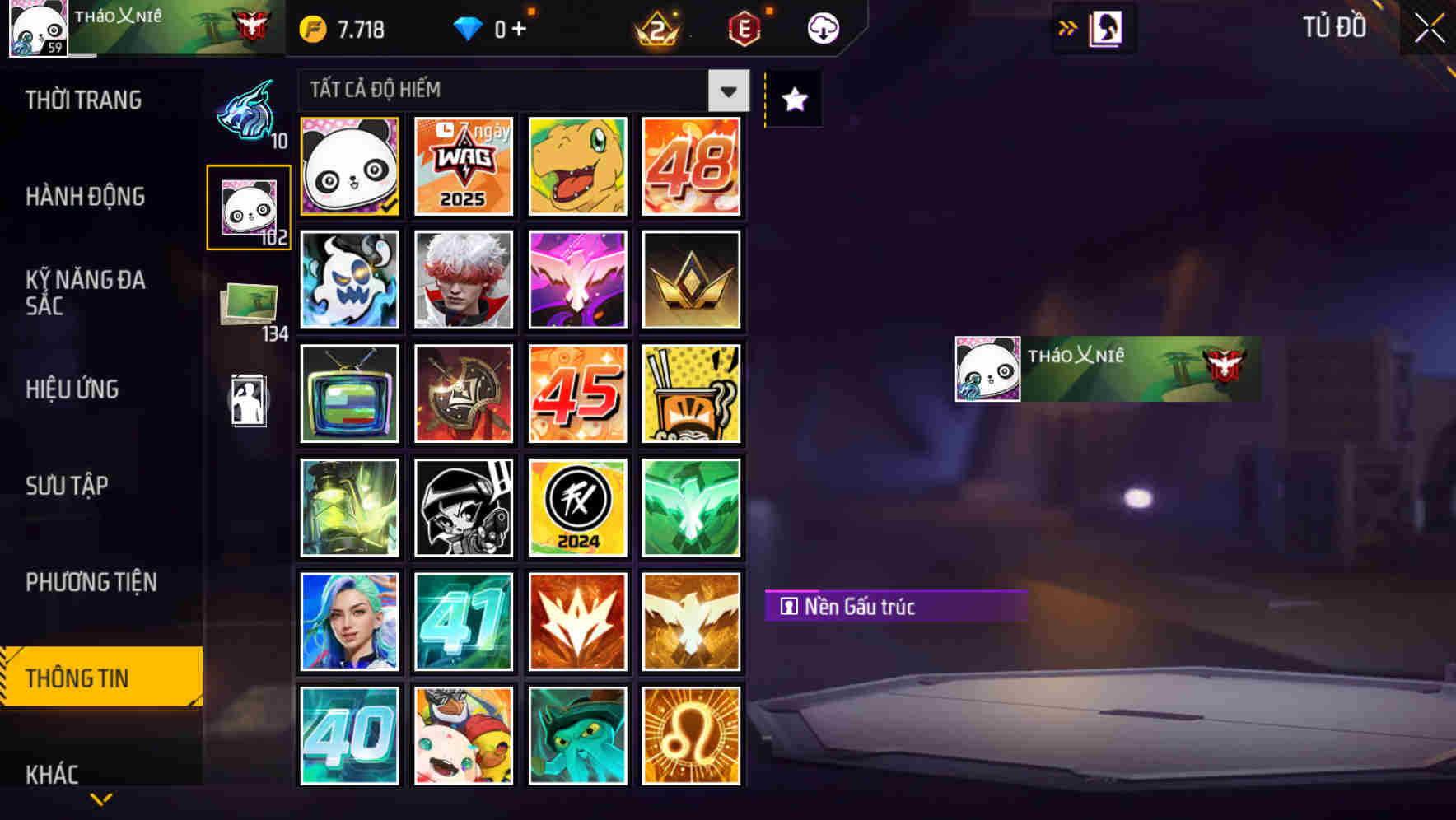This screenshot has width=1456, height=820.
Task: Click the card preview icon near top right
Action: pos(1104,27)
